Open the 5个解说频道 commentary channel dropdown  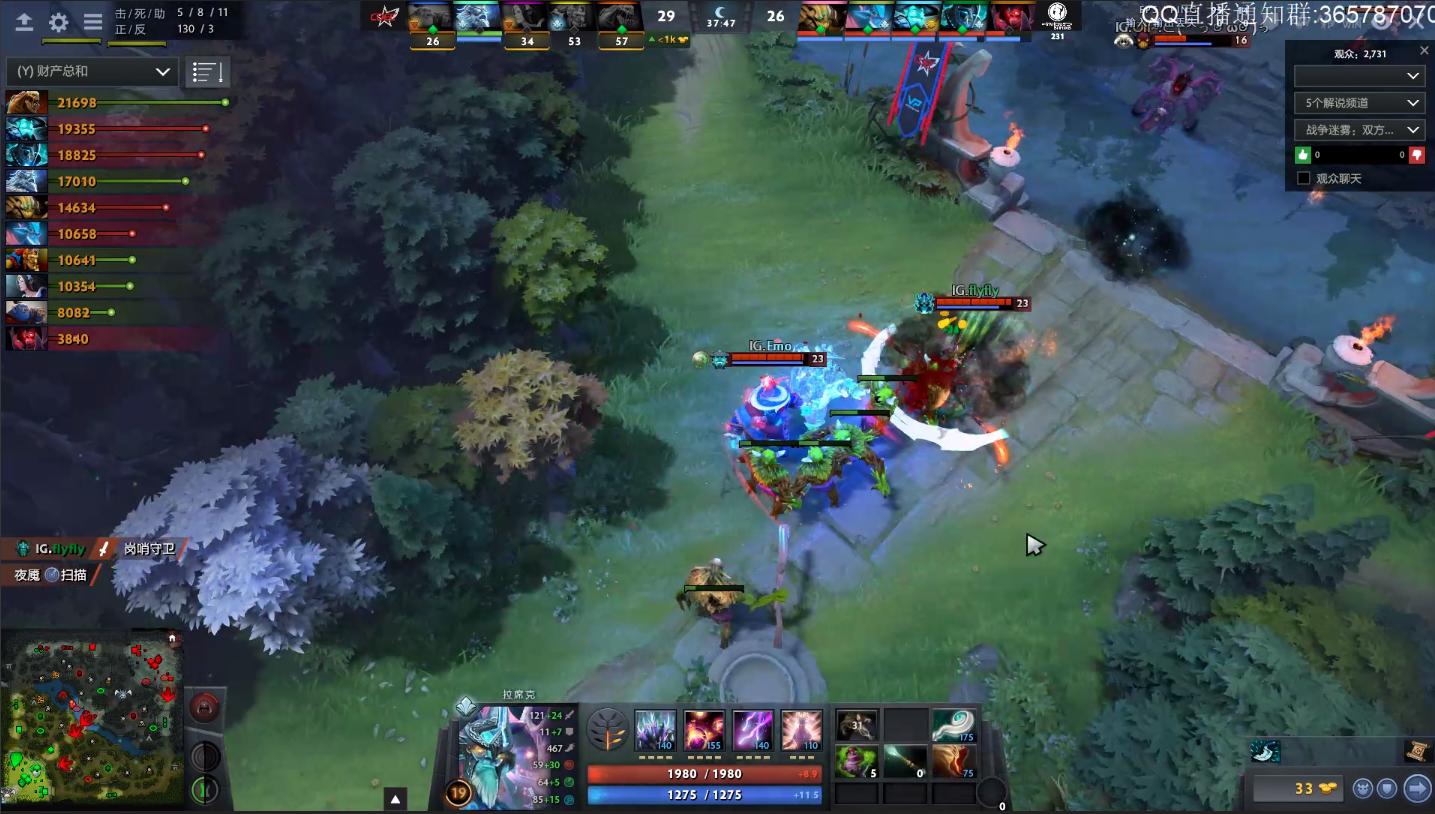click(x=1357, y=102)
